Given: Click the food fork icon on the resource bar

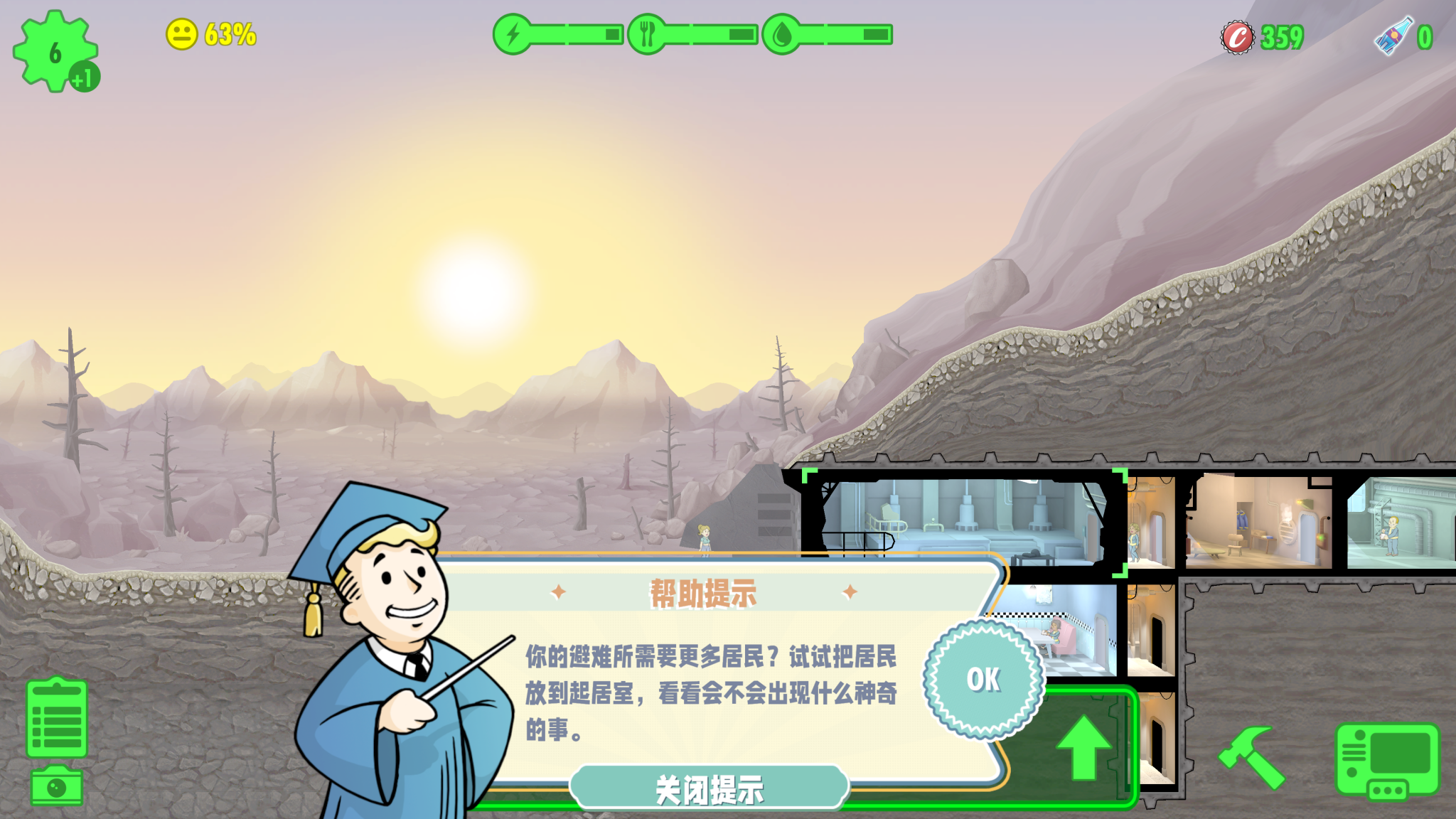Looking at the screenshot, I should pyautogui.click(x=647, y=32).
